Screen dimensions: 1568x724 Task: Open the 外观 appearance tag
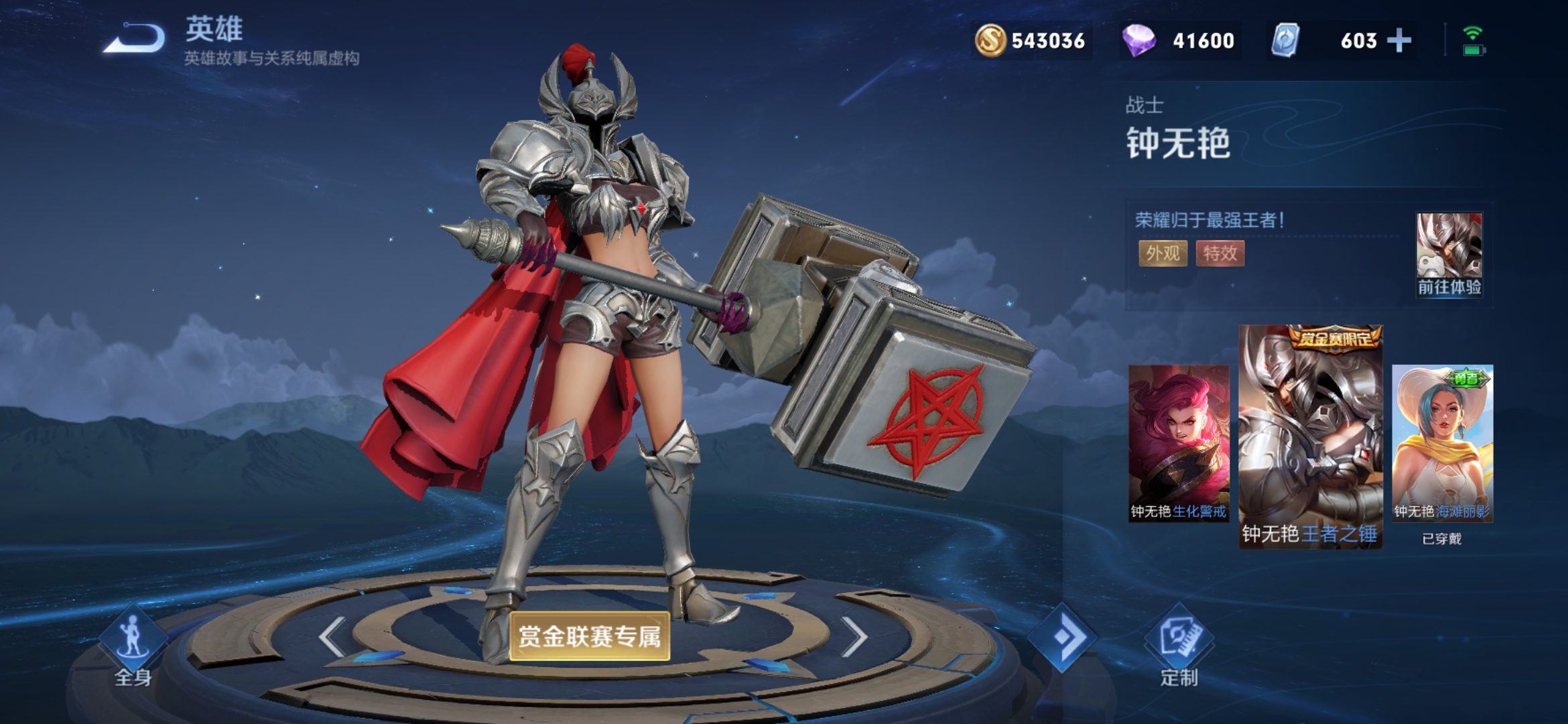1163,253
